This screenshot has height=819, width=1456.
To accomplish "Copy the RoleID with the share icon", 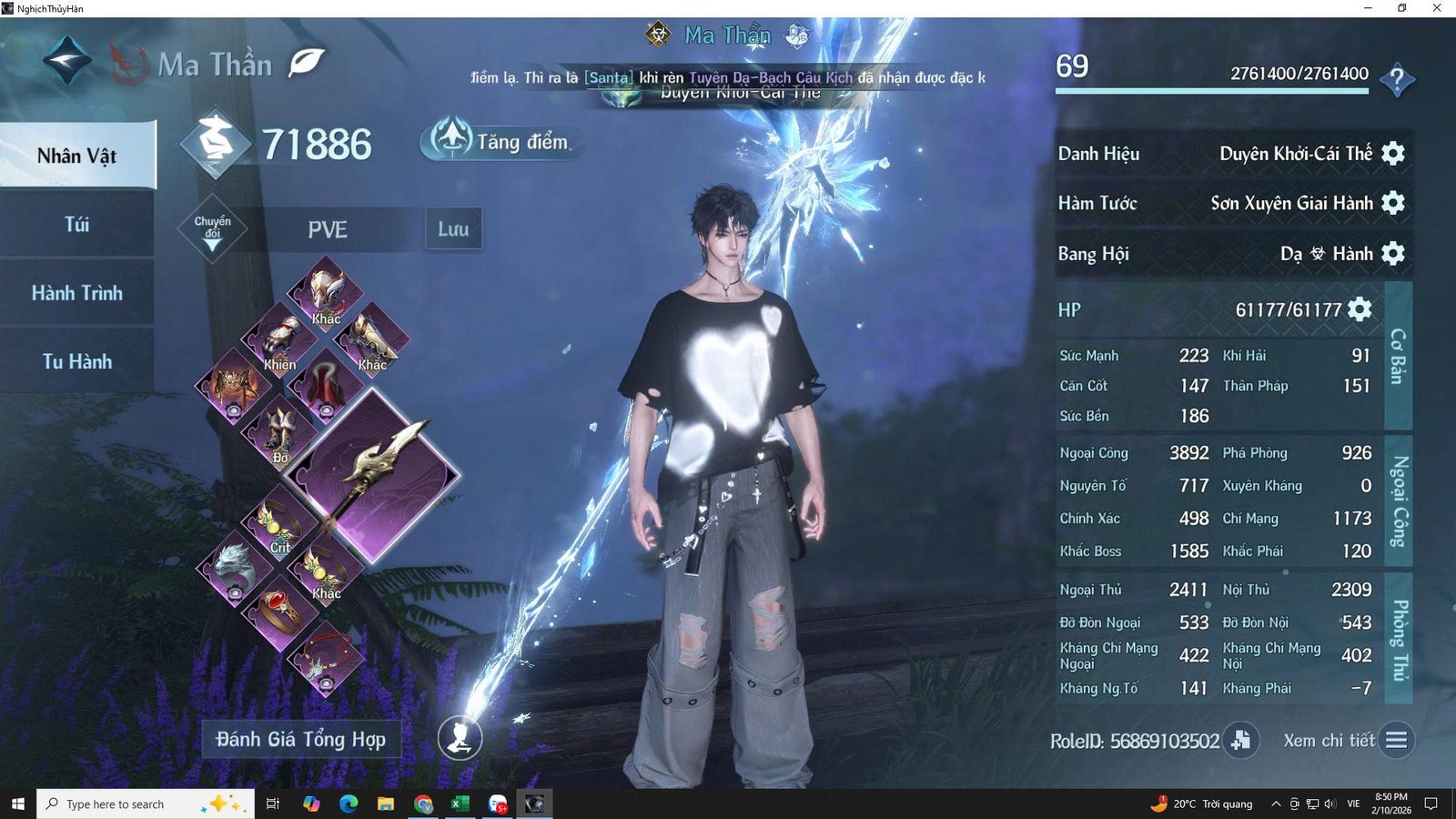I will 1241,741.
